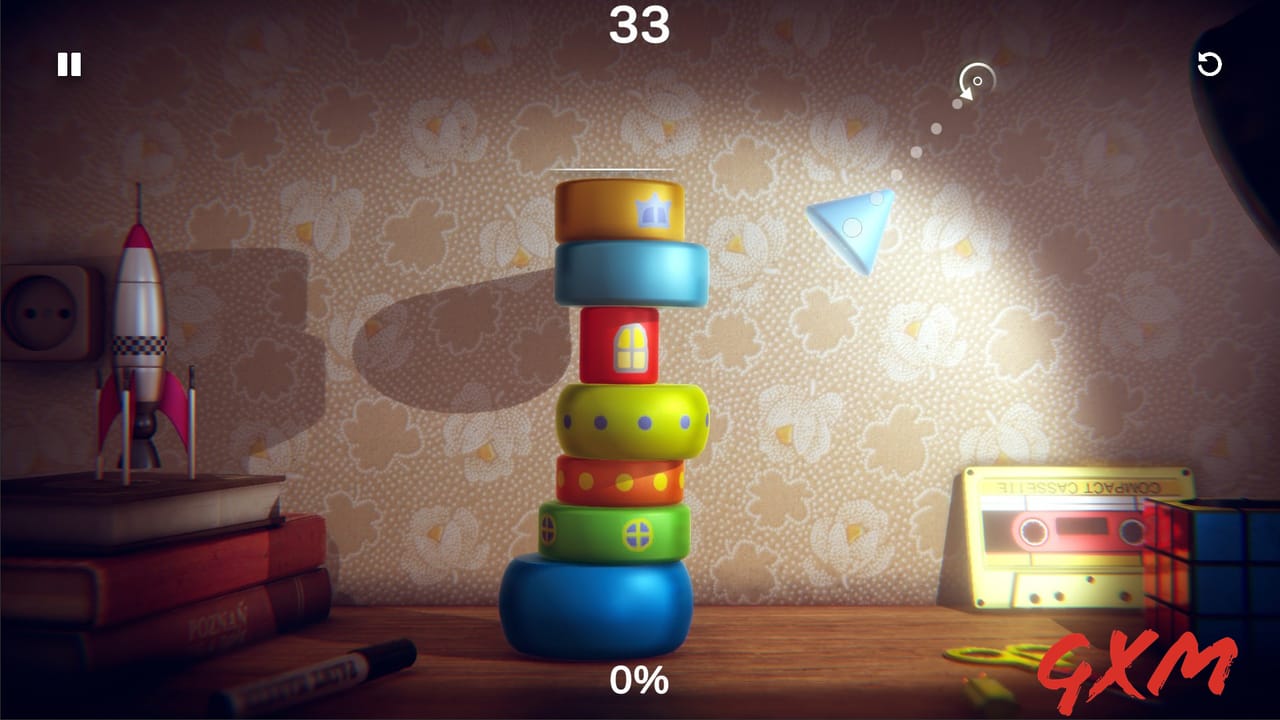Restart the level with the reset icon
1280x720 pixels.
click(x=1210, y=65)
